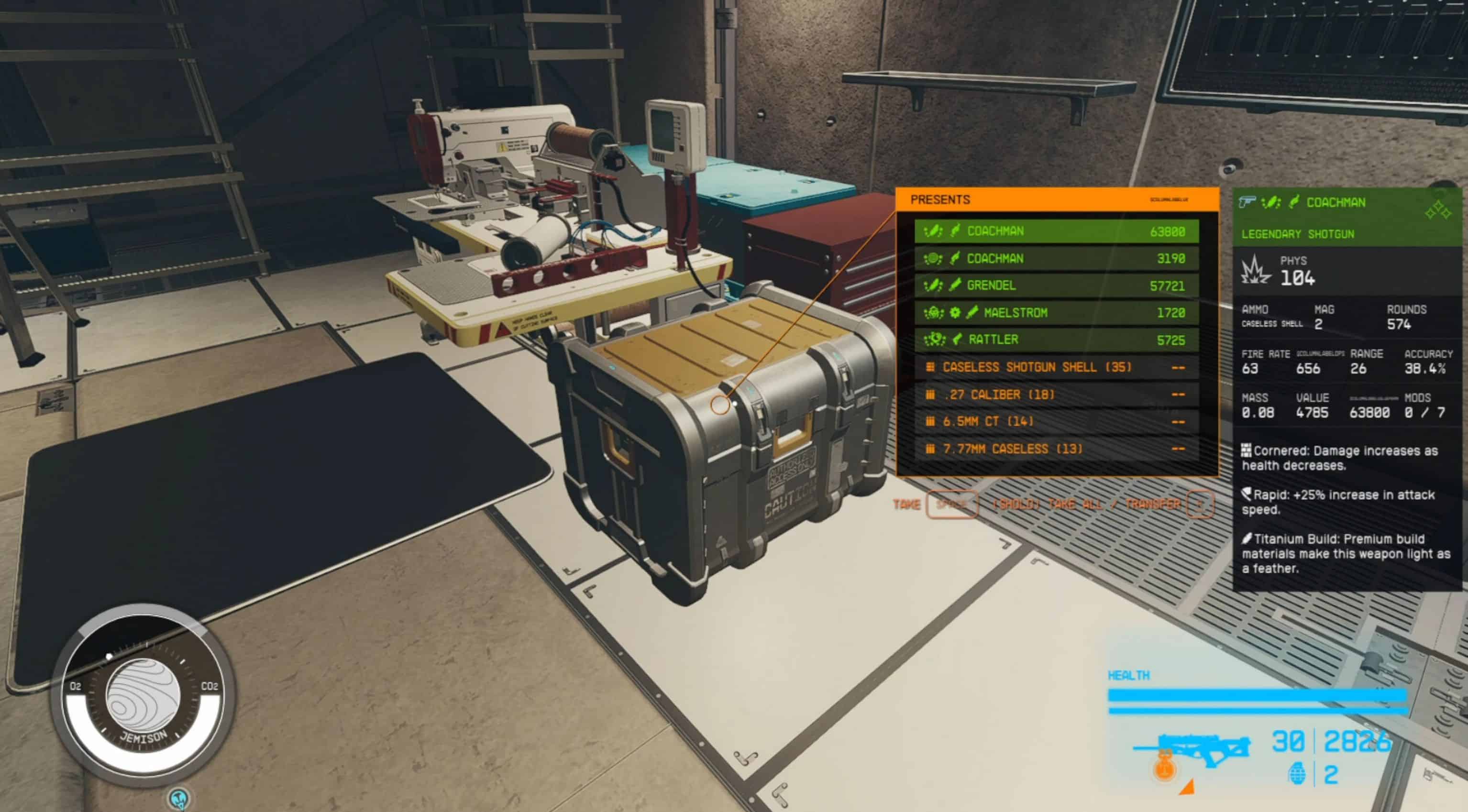Select the .27 Caliber ammo row
This screenshot has height=812, width=1468.
tap(1056, 395)
